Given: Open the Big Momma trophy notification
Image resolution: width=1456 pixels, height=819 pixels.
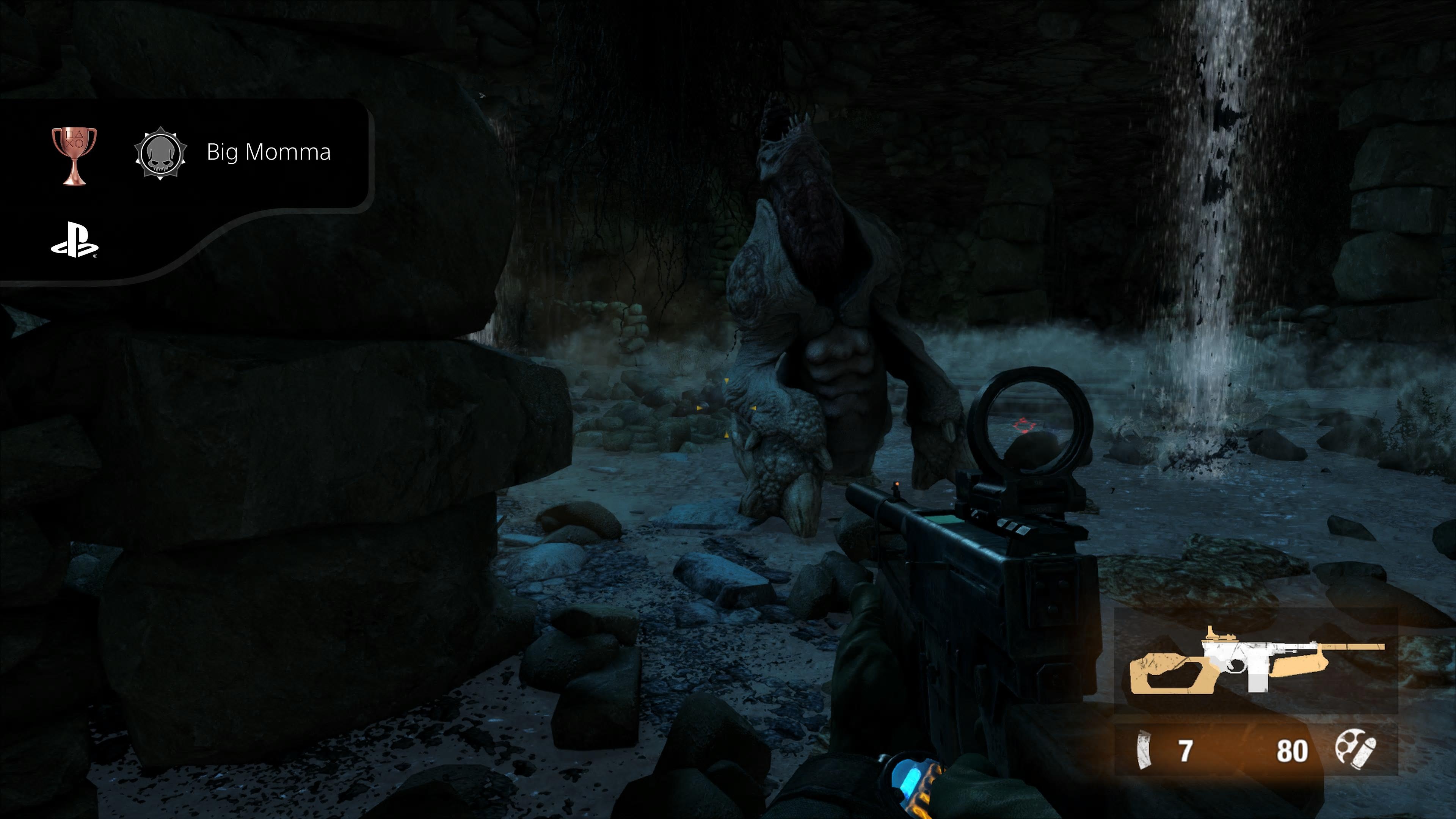Looking at the screenshot, I should [268, 152].
